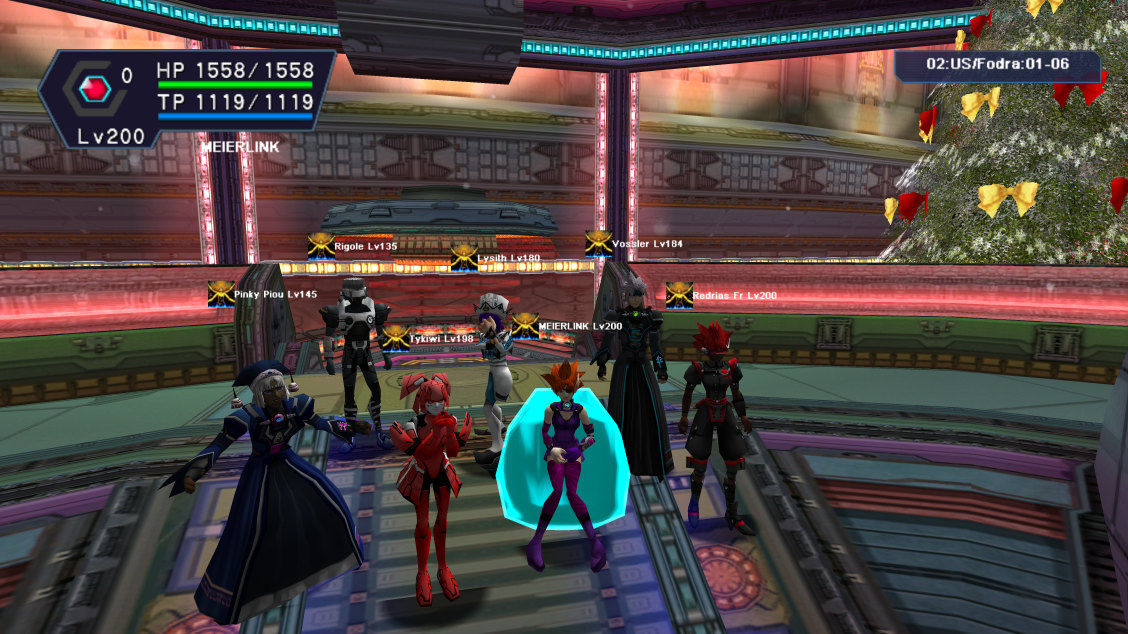This screenshot has height=634, width=1128.
Task: Choose the Lysith Lv180 player tag
Action: (508, 258)
